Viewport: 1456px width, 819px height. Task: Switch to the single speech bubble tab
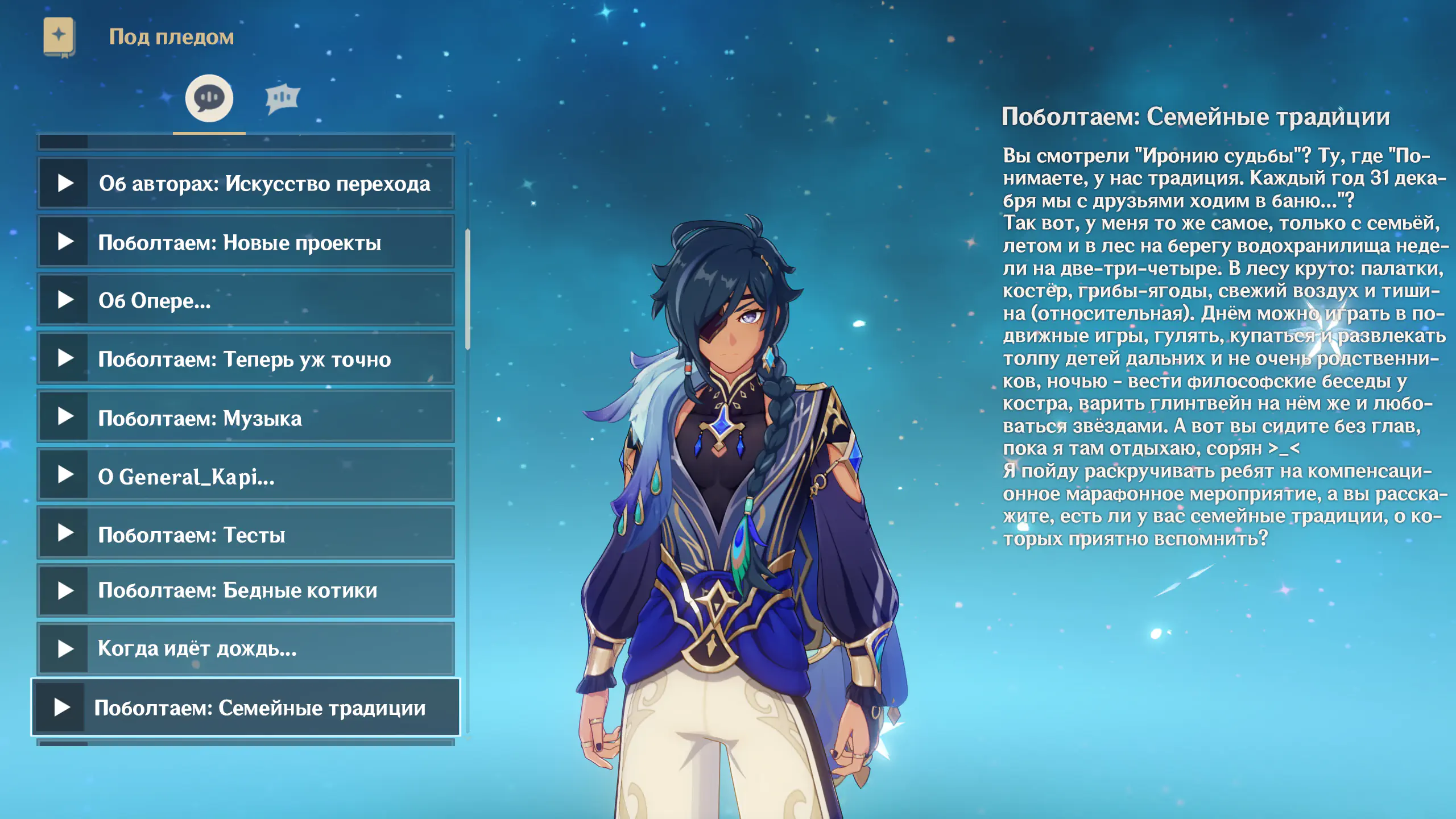209,98
